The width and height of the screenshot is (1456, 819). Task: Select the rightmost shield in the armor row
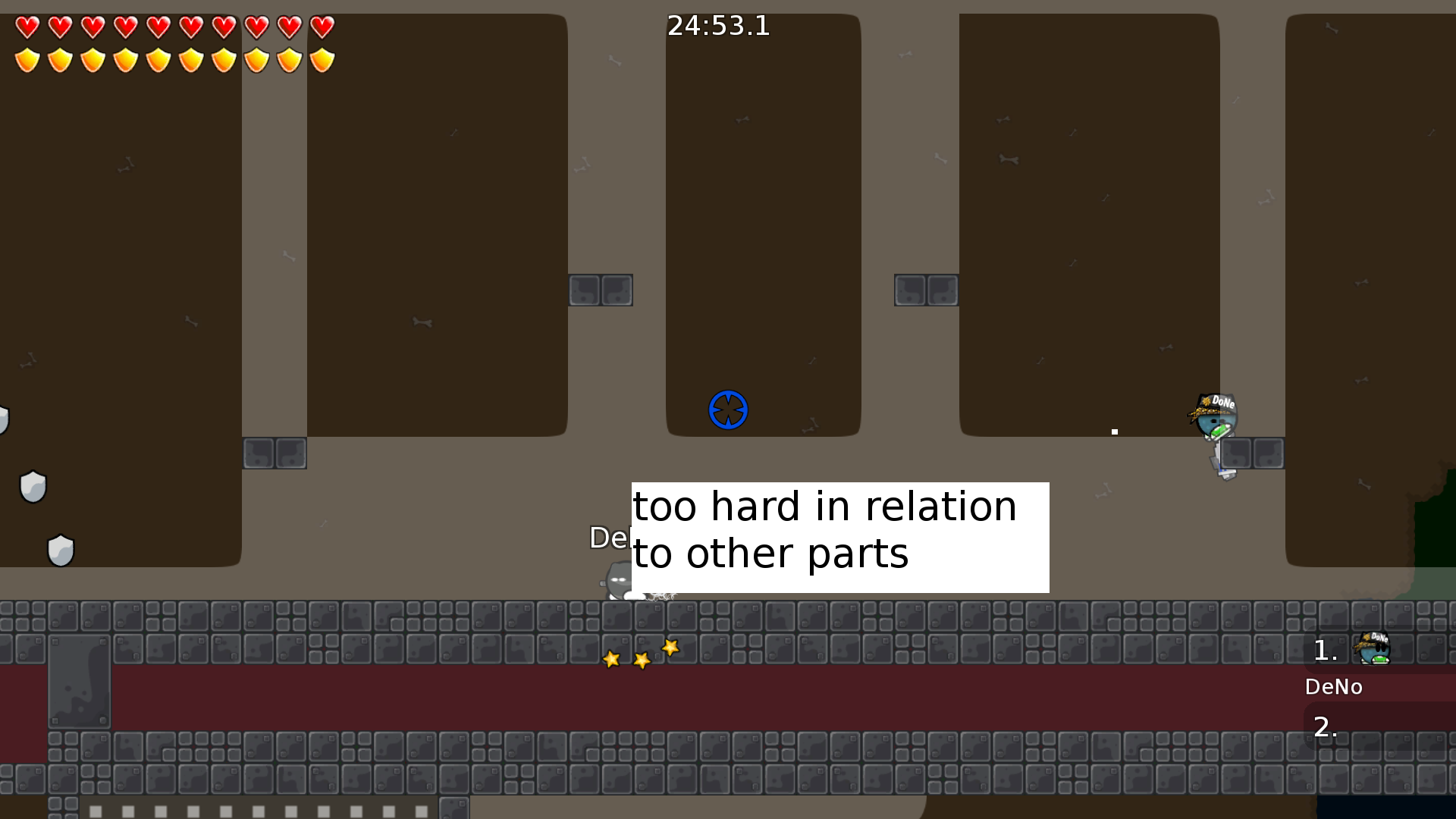pyautogui.click(x=322, y=59)
